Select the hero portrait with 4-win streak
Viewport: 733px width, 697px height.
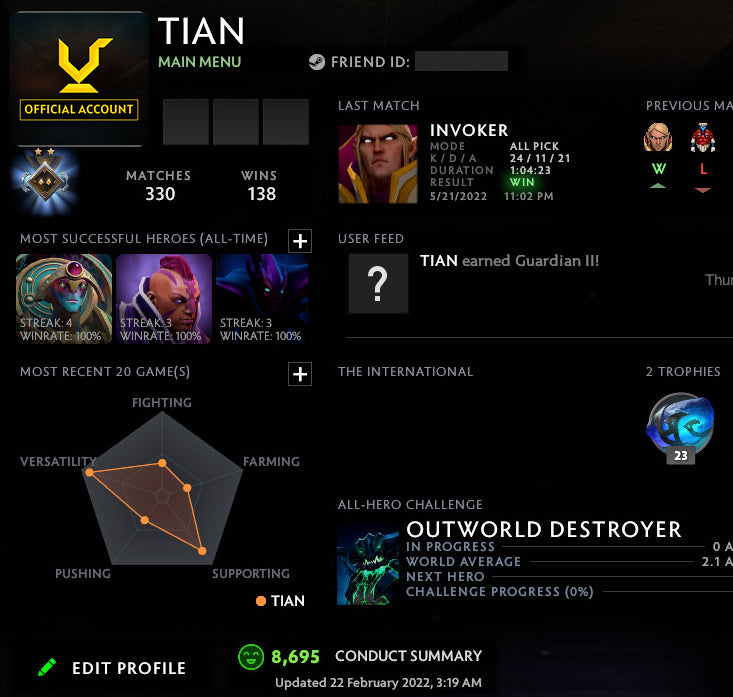click(64, 298)
